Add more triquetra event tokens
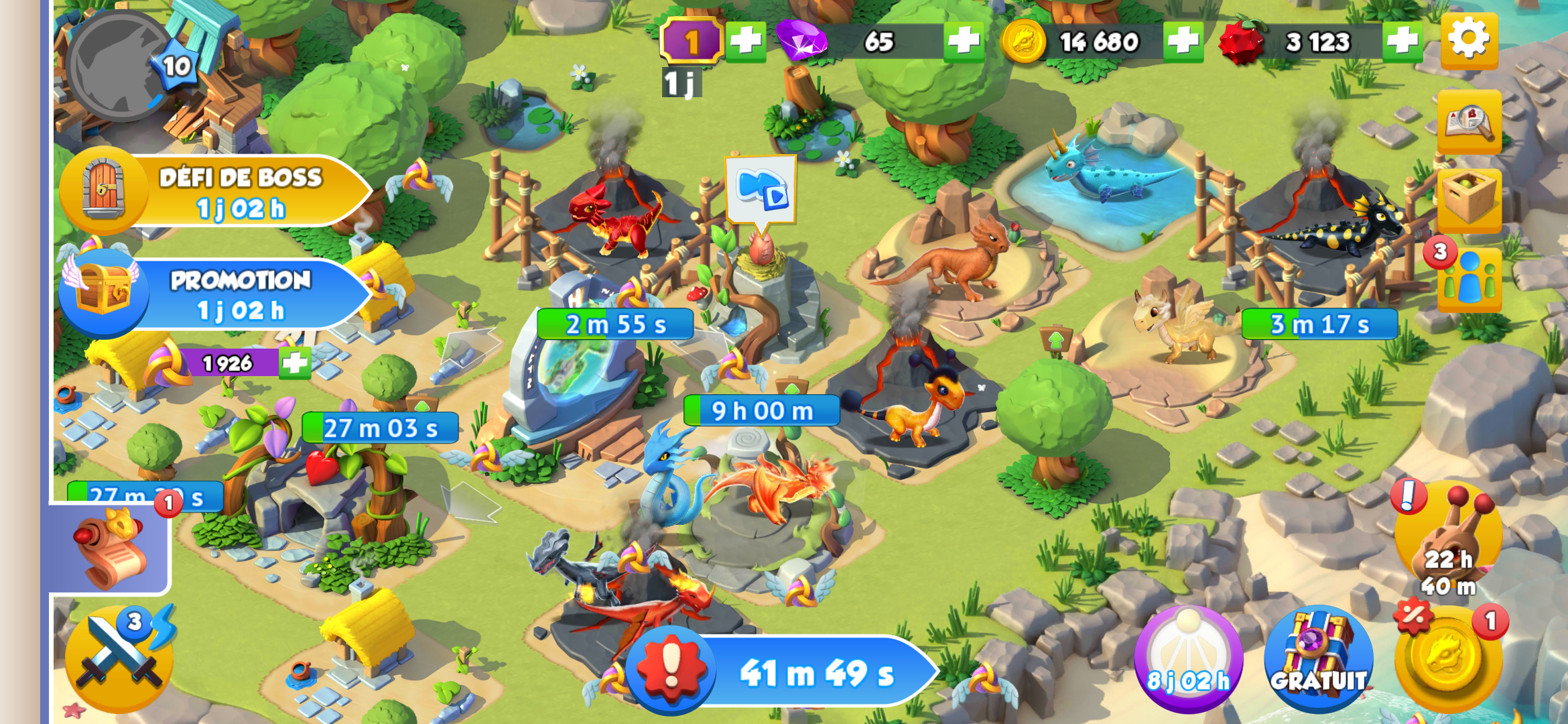Viewport: 1568px width, 724px height. coord(295,363)
